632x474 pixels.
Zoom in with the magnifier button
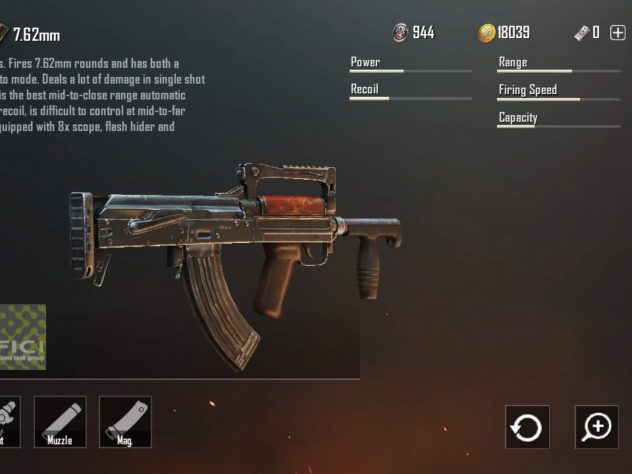597,427
